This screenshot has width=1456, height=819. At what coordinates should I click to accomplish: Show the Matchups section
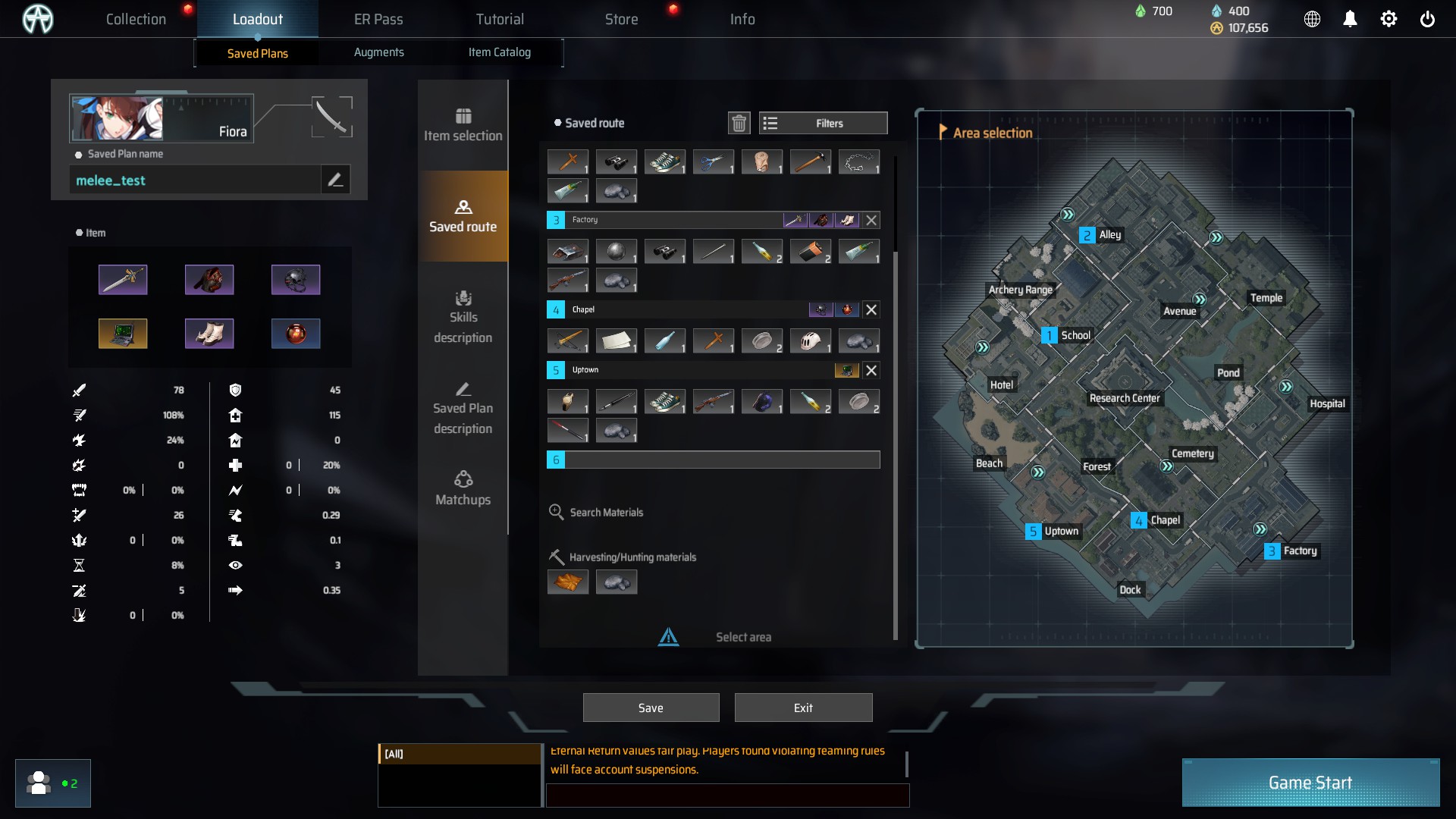[x=463, y=488]
